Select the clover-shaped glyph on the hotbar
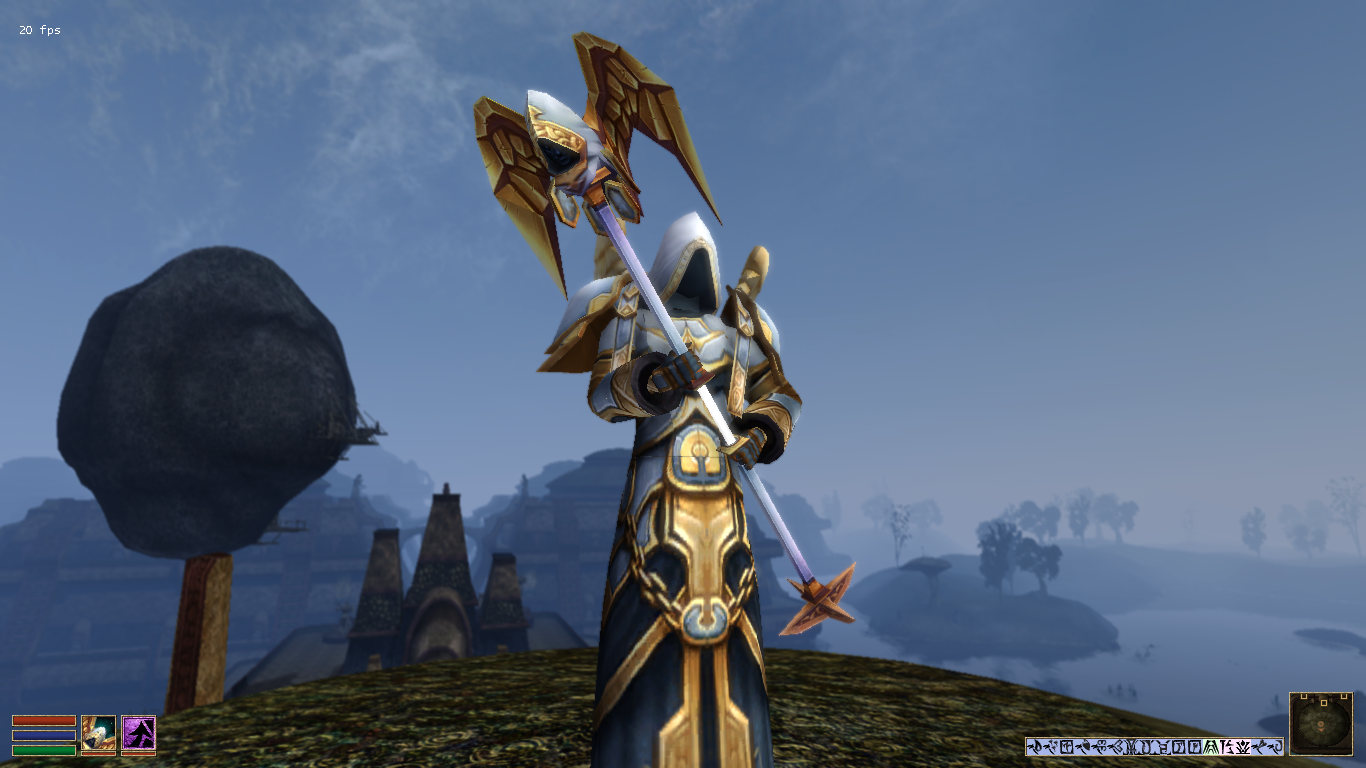The width and height of the screenshot is (1366, 768). click(1103, 746)
